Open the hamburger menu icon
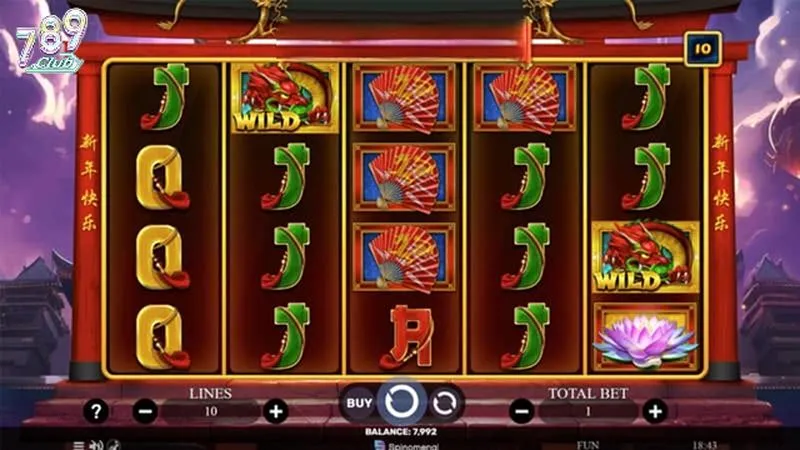The width and height of the screenshot is (800, 450). [79, 444]
